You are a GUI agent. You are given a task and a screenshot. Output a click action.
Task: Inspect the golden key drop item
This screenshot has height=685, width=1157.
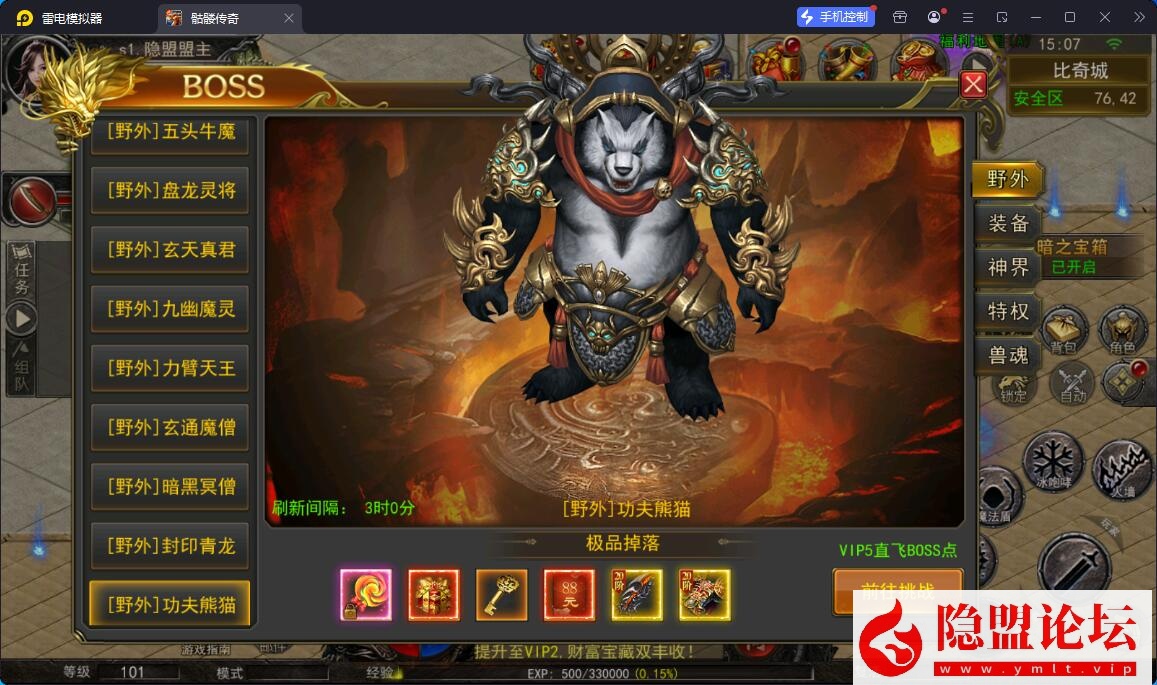coord(501,595)
